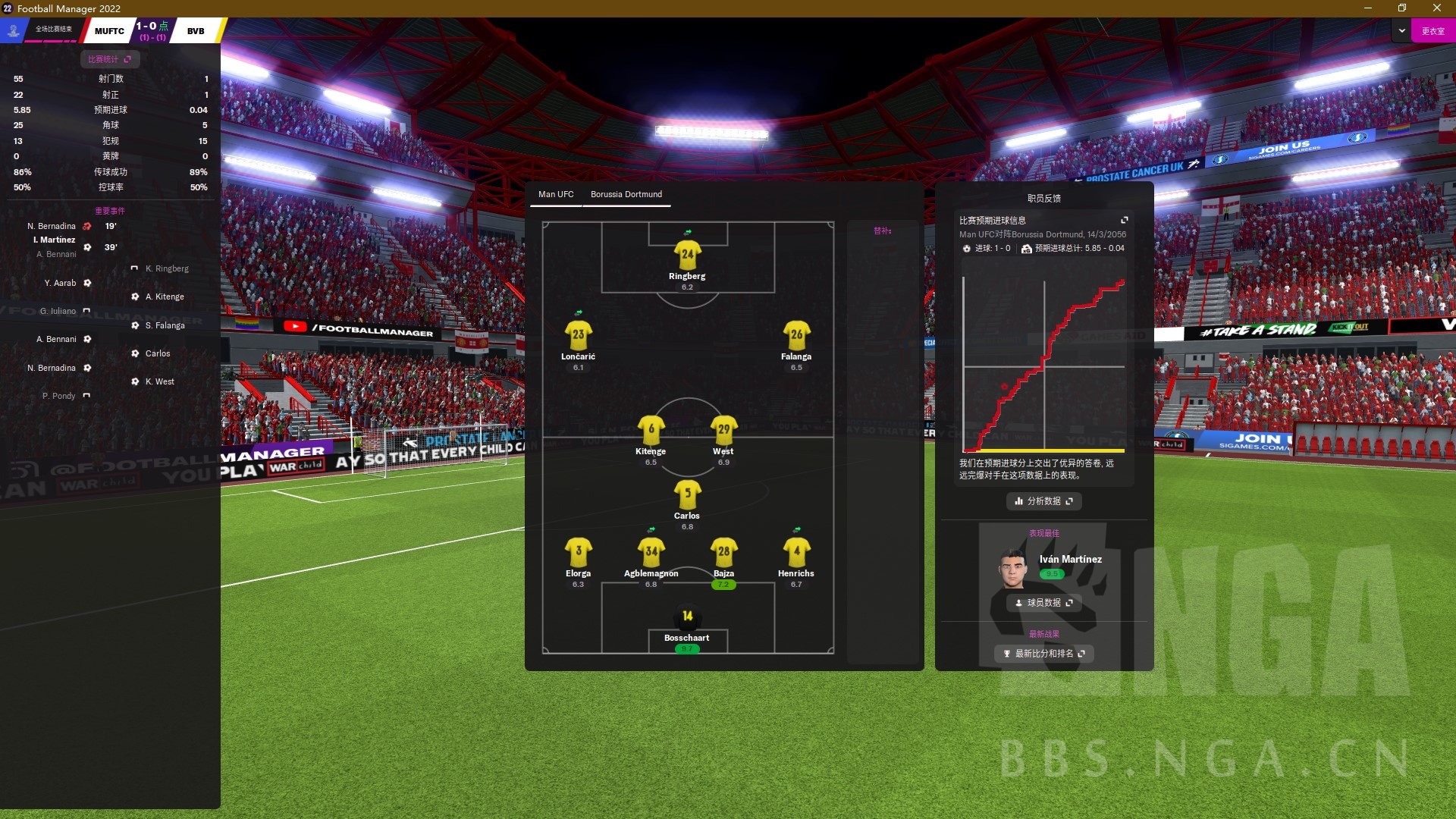Click the goal ball icon next to I. Martinez
1456x819 pixels.
(87, 247)
